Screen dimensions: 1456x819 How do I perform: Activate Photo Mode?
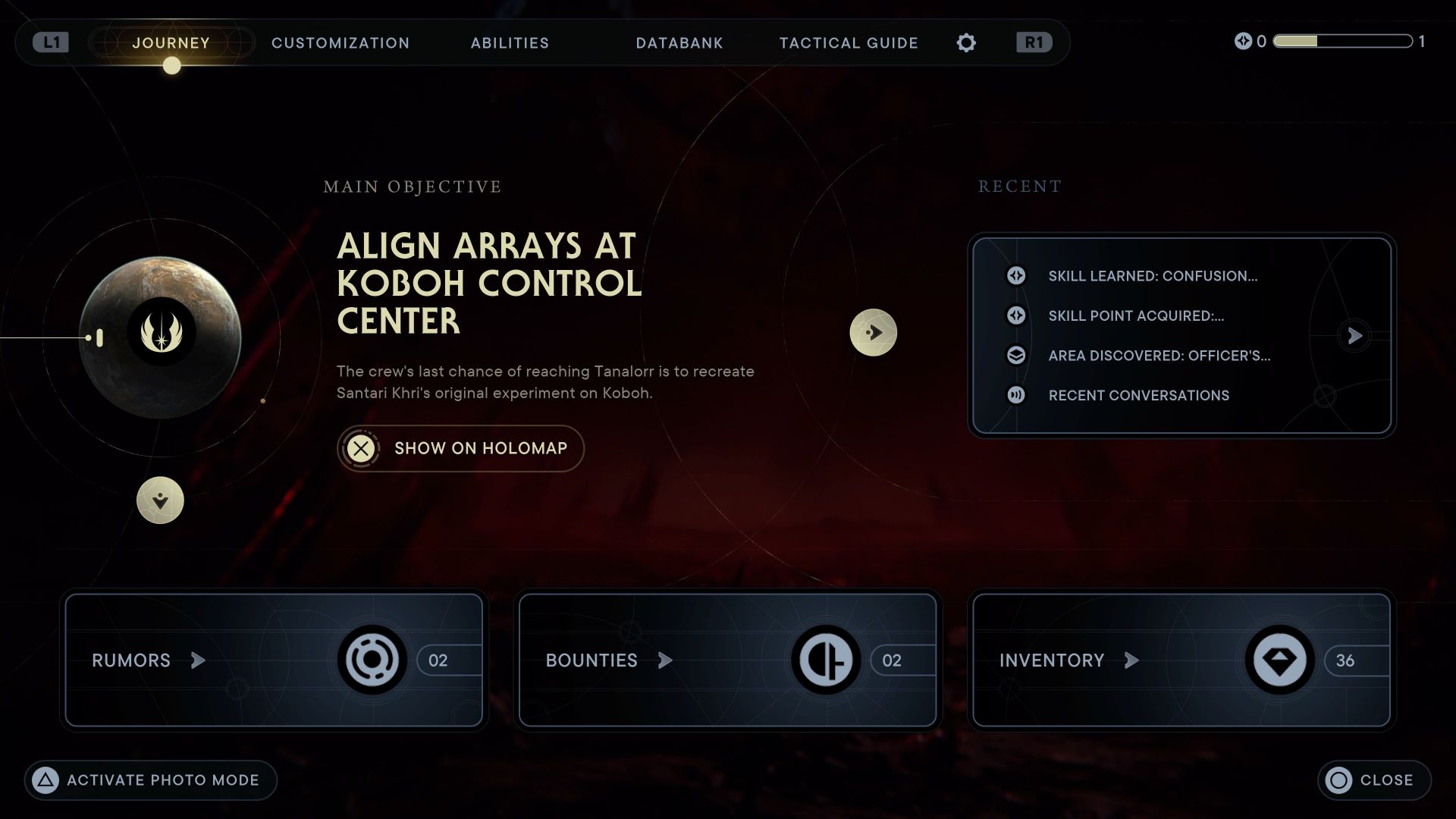[149, 780]
